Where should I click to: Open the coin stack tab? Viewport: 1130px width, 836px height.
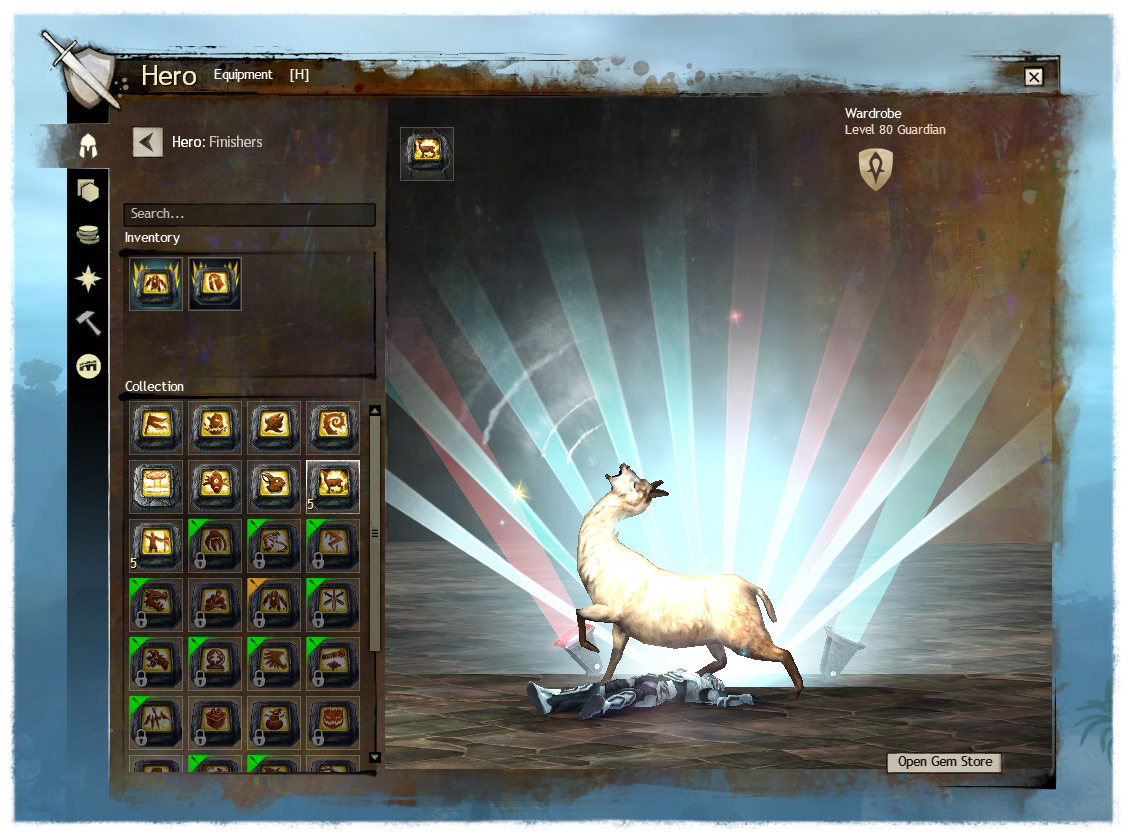[88, 235]
